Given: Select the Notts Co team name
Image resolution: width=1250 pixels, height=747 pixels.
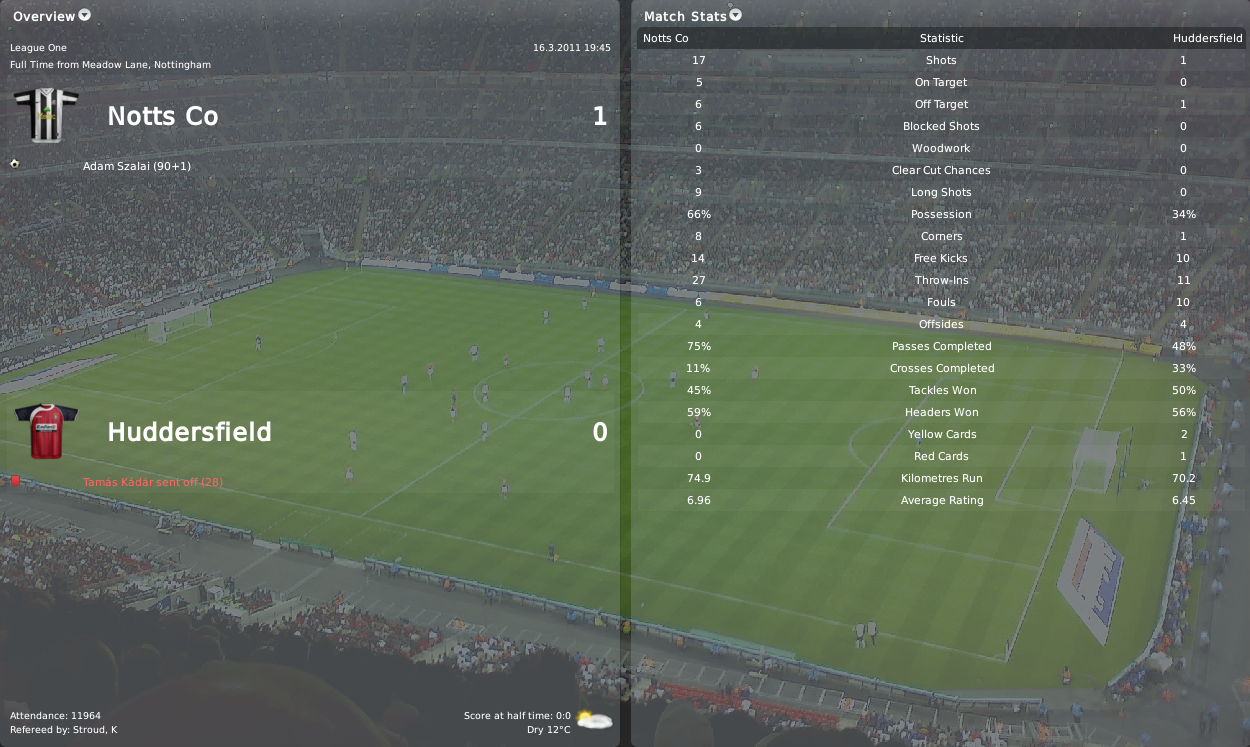Looking at the screenshot, I should (162, 116).
